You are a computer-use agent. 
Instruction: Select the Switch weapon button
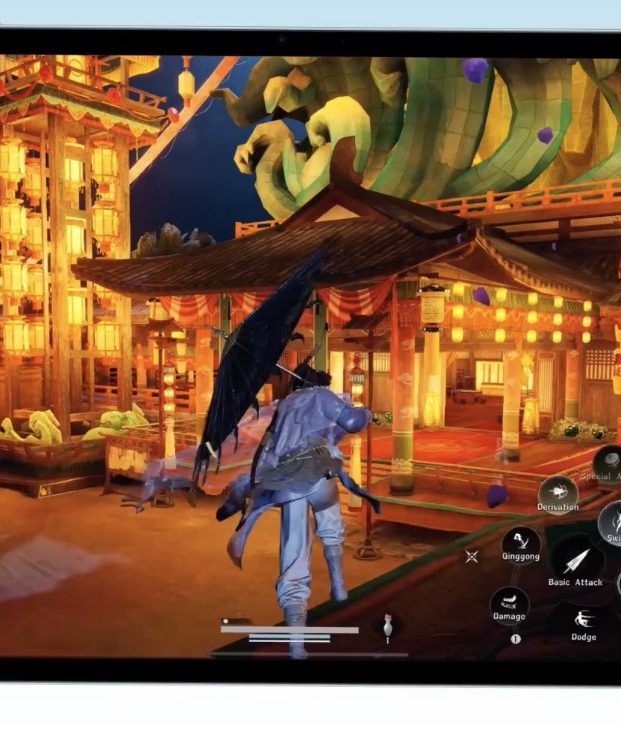(612, 522)
